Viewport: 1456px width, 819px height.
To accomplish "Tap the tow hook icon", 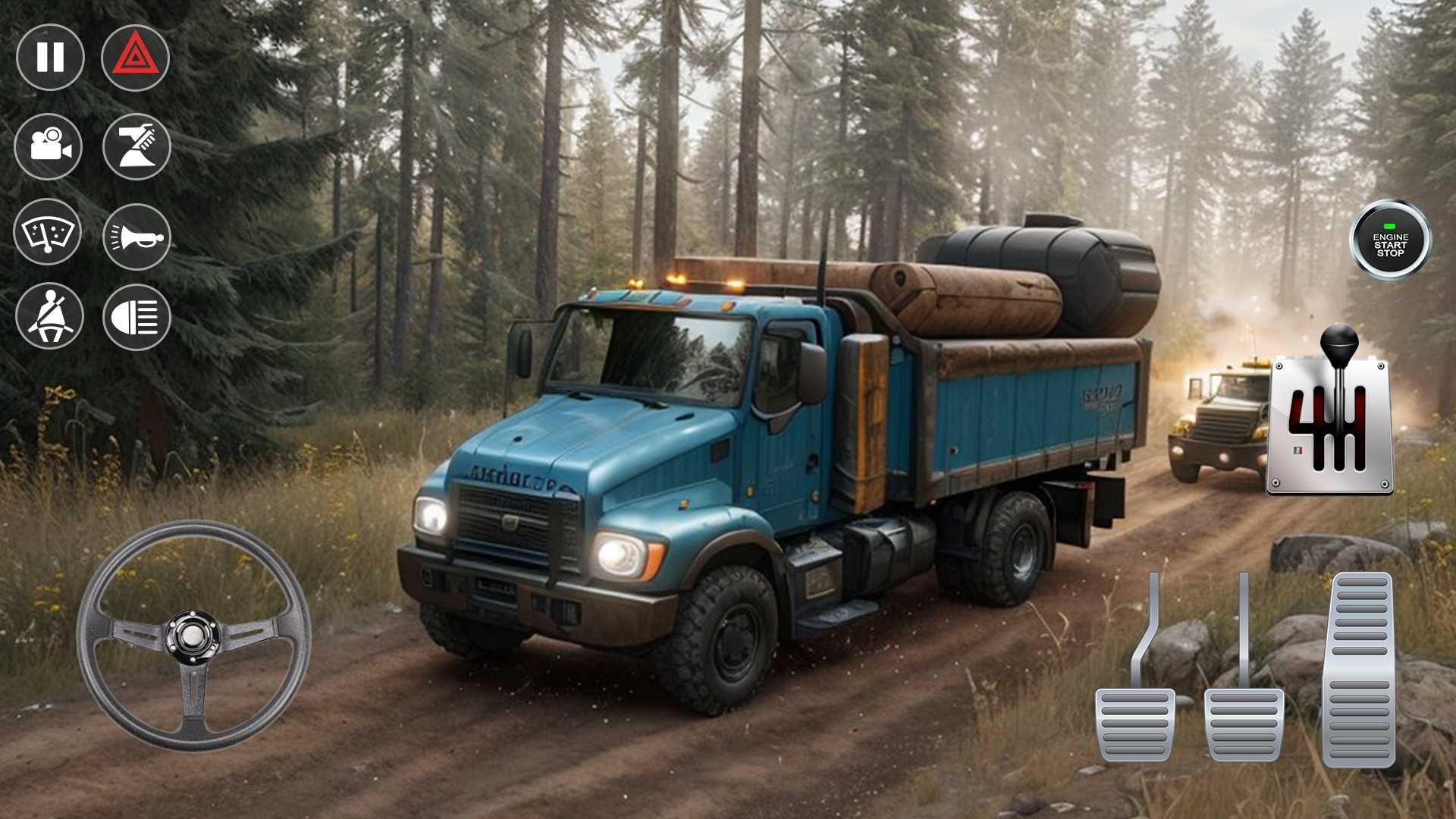I will tap(136, 146).
